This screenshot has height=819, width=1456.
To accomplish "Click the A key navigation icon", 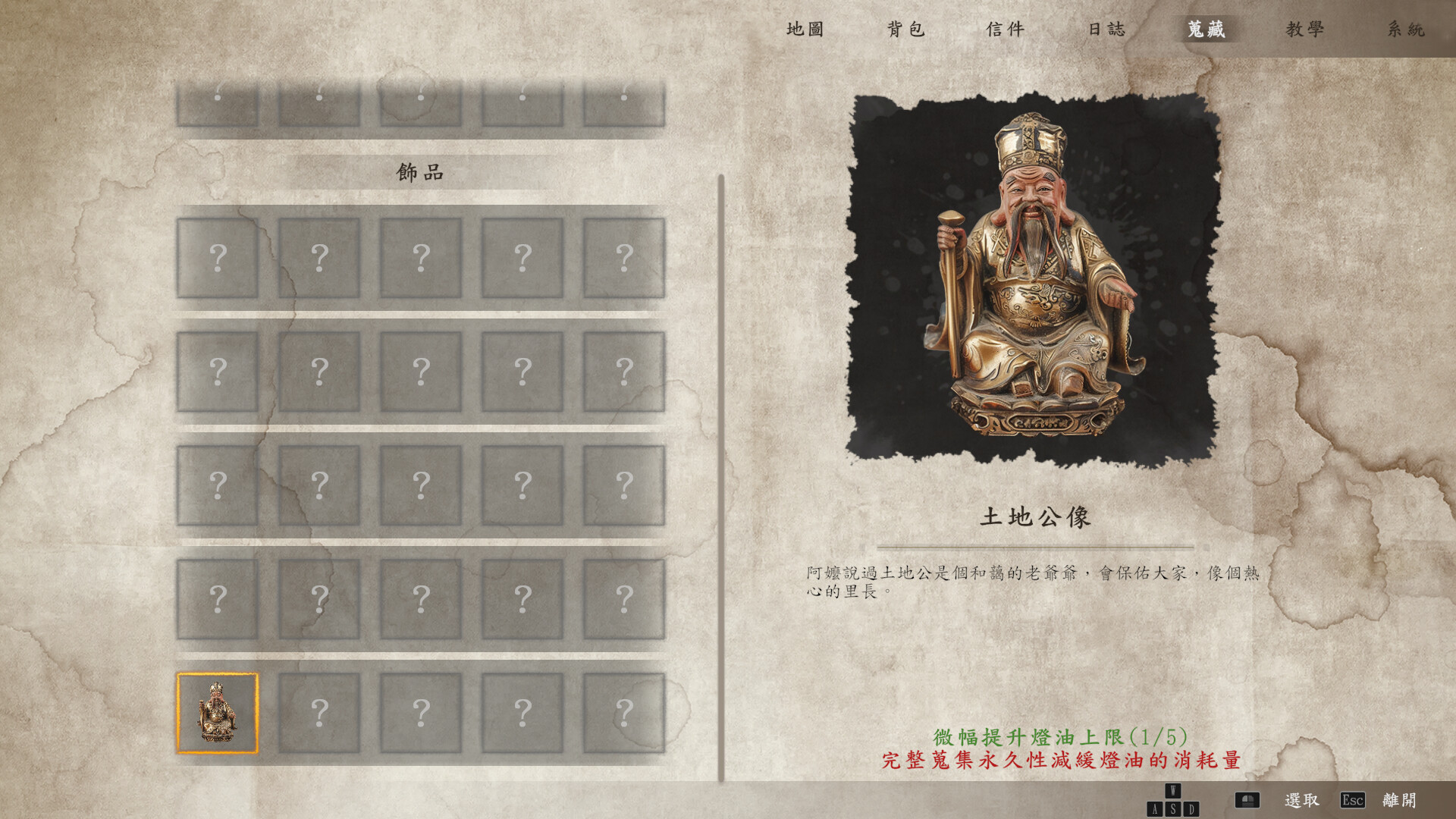I will [x=1154, y=808].
